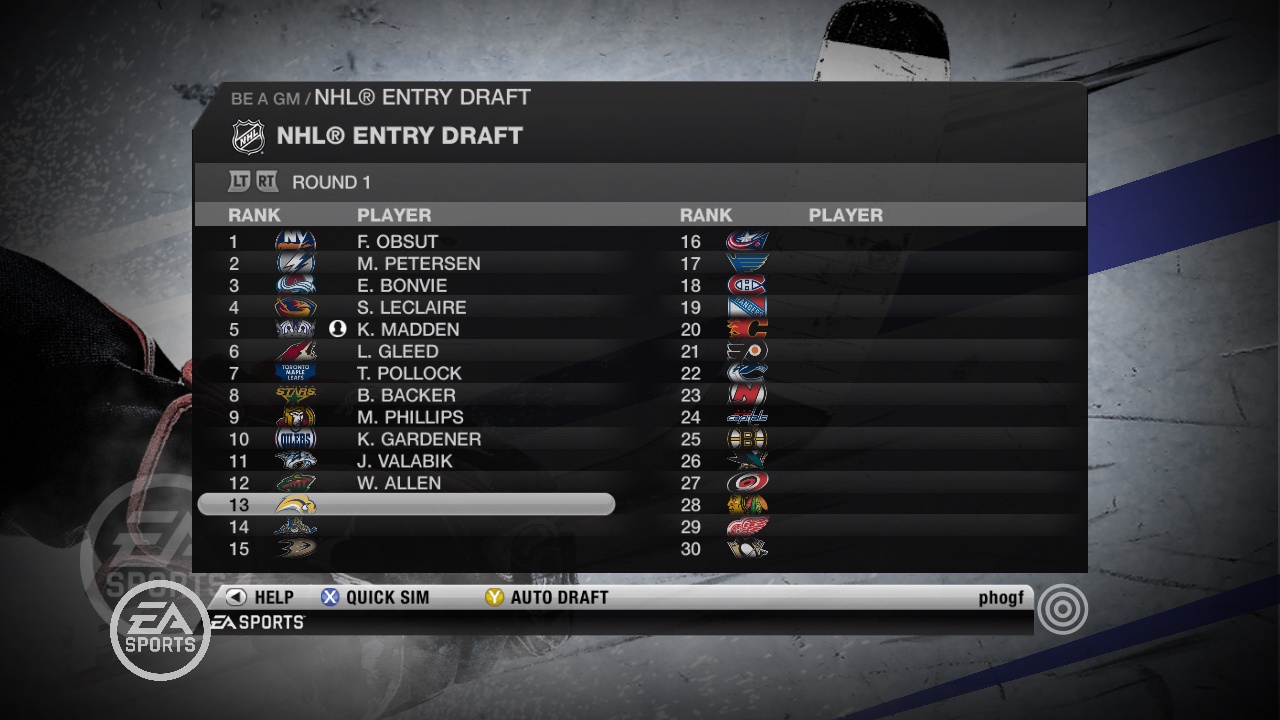Viewport: 1280px width, 720px height.
Task: Select the Detroit Red Wings logo at rank 29
Action: tap(746, 527)
